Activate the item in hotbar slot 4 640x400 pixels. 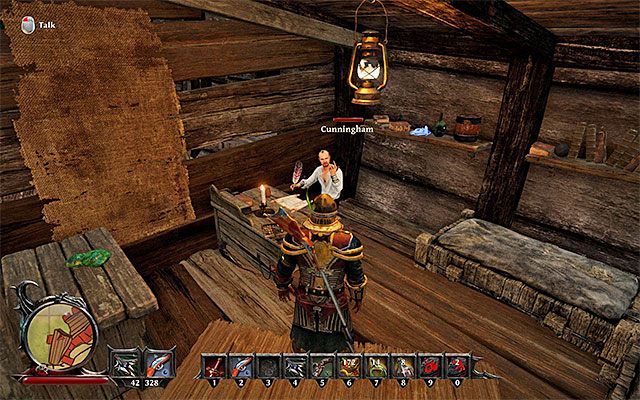[x=294, y=366]
